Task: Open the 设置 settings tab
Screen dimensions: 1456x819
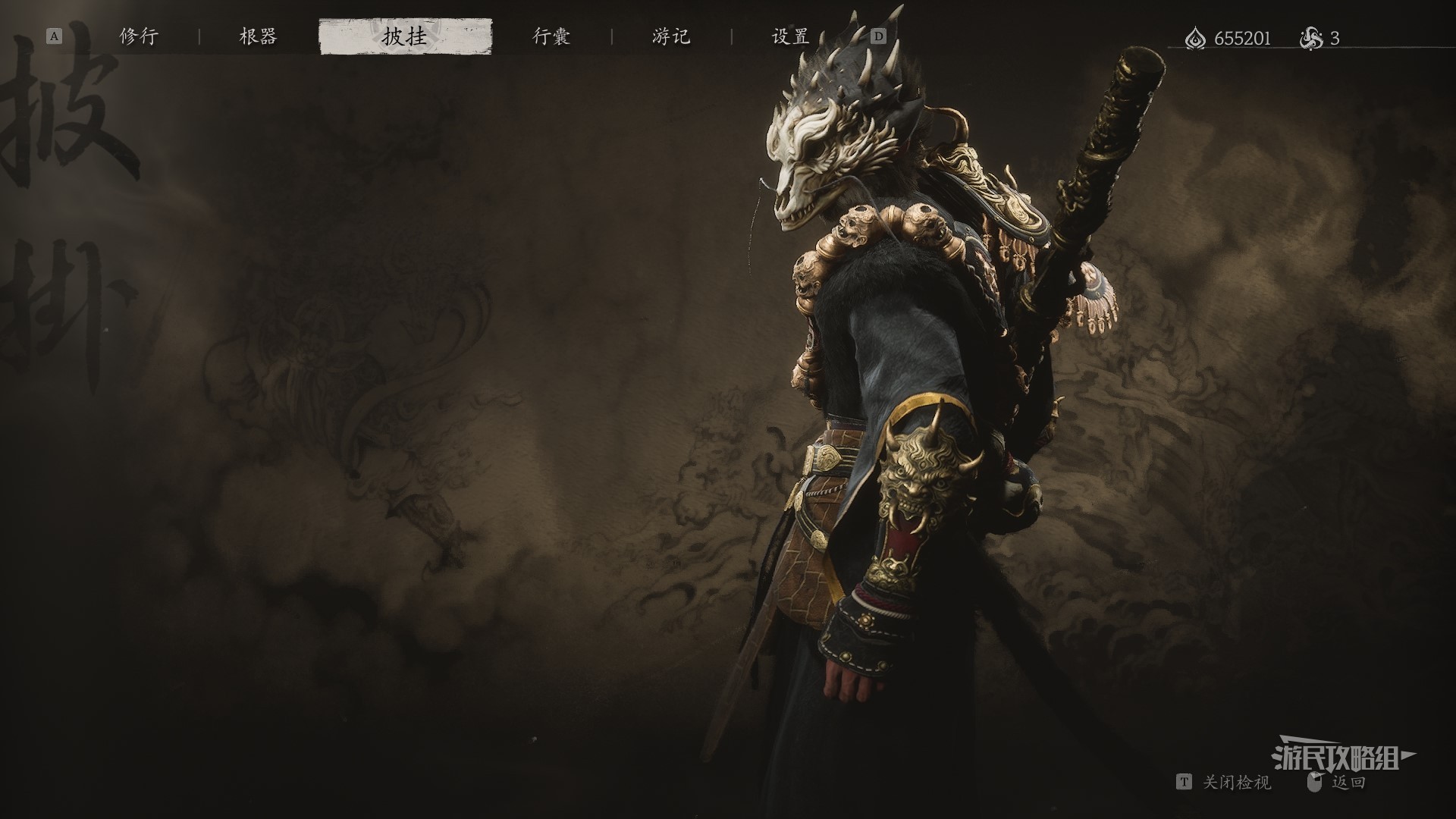Action: click(790, 37)
